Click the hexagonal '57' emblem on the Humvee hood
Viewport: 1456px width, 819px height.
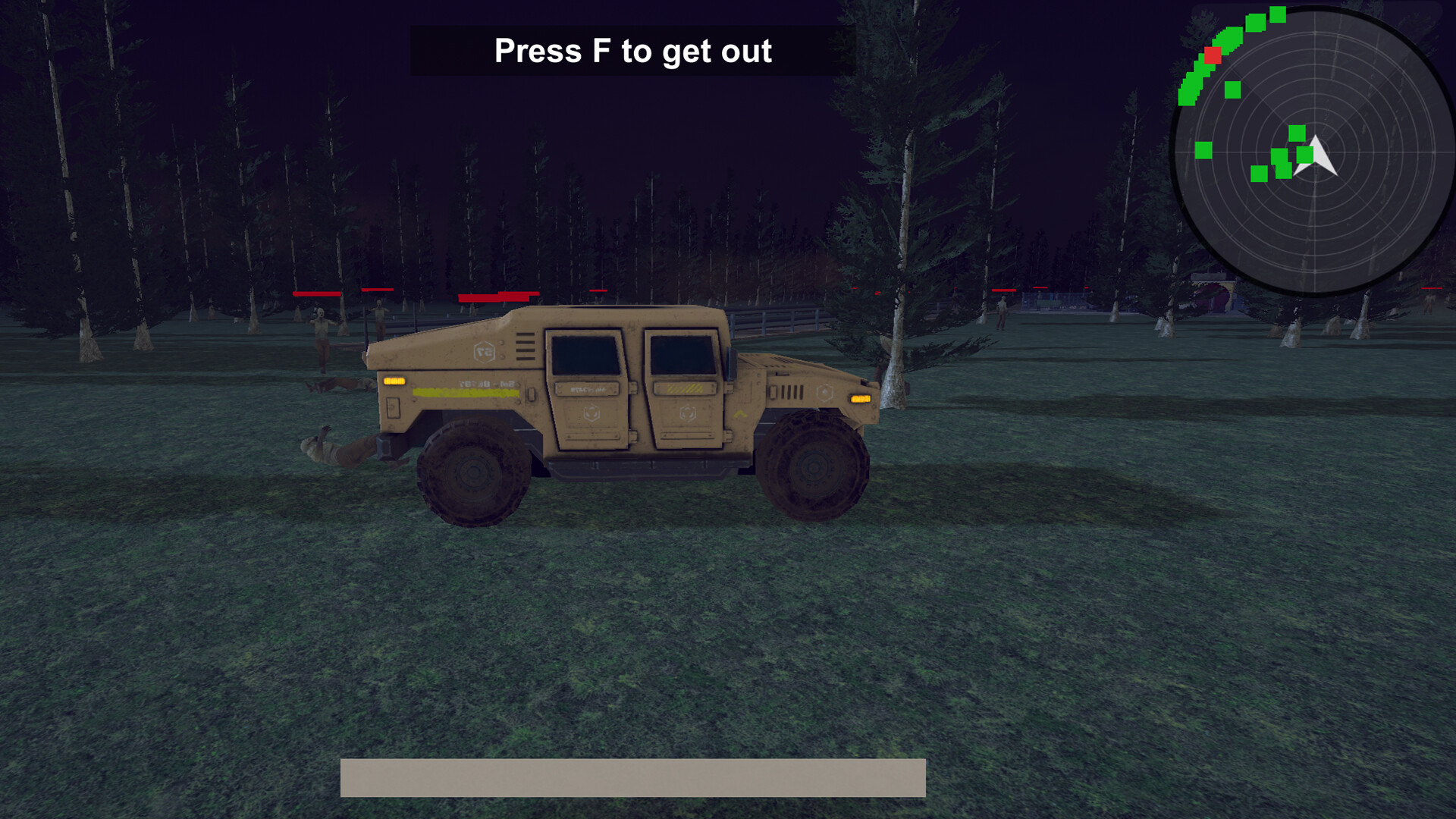pyautogui.click(x=485, y=351)
